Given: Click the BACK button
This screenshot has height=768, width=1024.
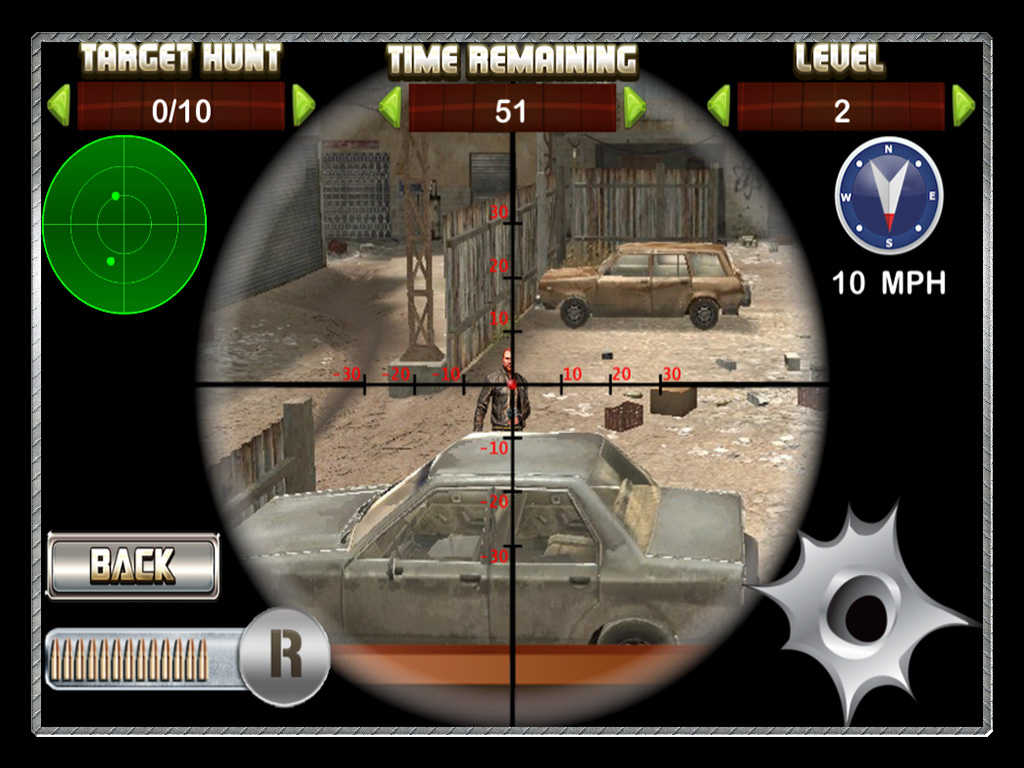Looking at the screenshot, I should coord(133,566).
